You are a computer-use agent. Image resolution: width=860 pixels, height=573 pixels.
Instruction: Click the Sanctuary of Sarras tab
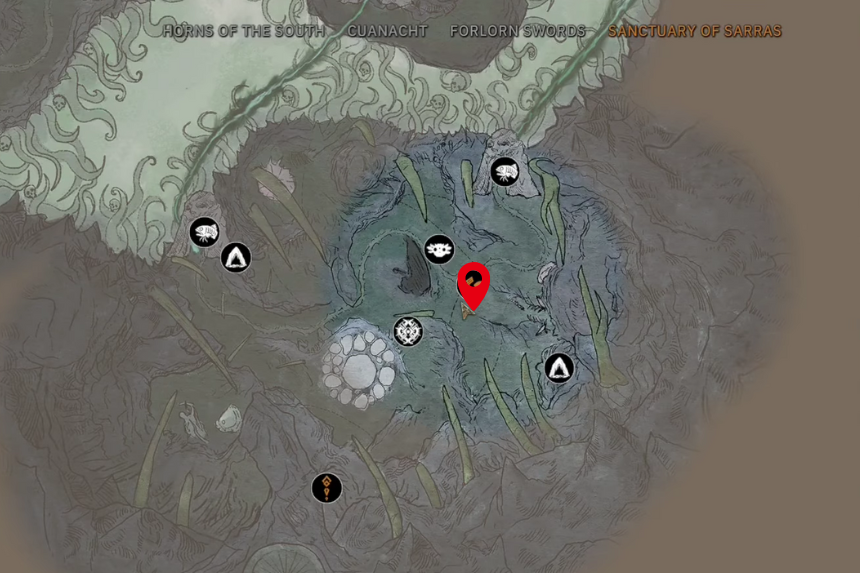point(695,31)
